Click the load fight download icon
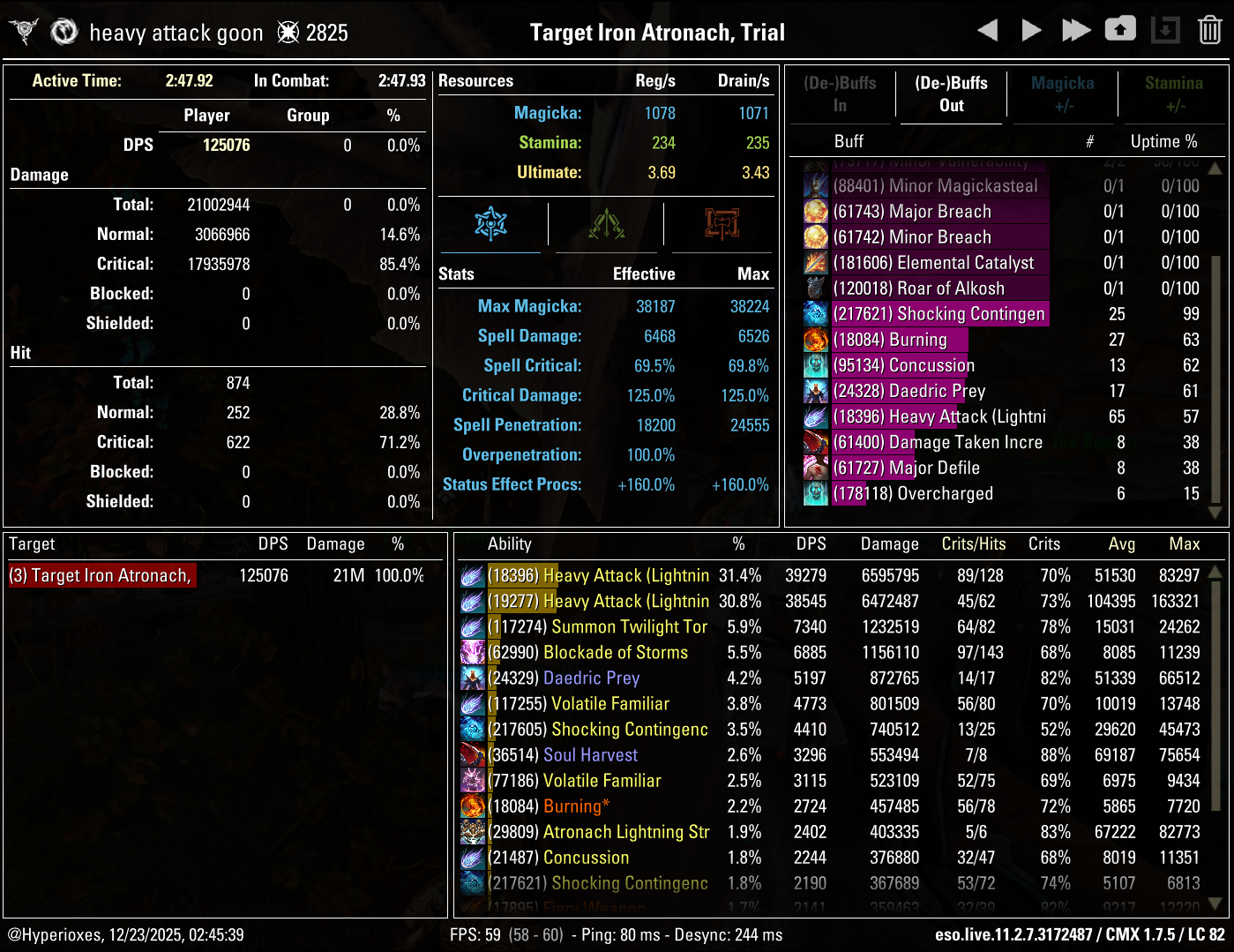 (x=1165, y=29)
